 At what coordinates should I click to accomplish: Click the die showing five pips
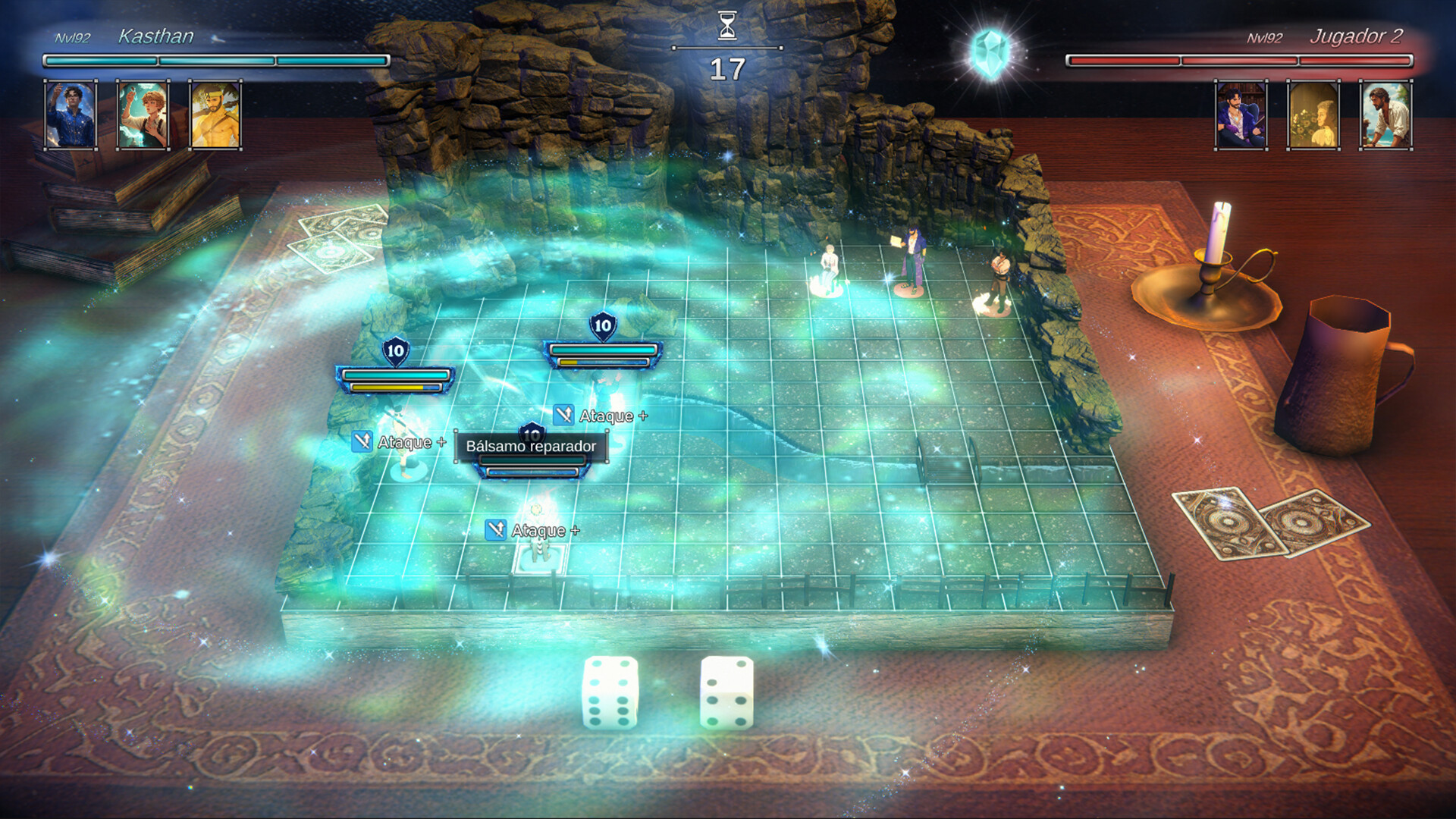[728, 694]
